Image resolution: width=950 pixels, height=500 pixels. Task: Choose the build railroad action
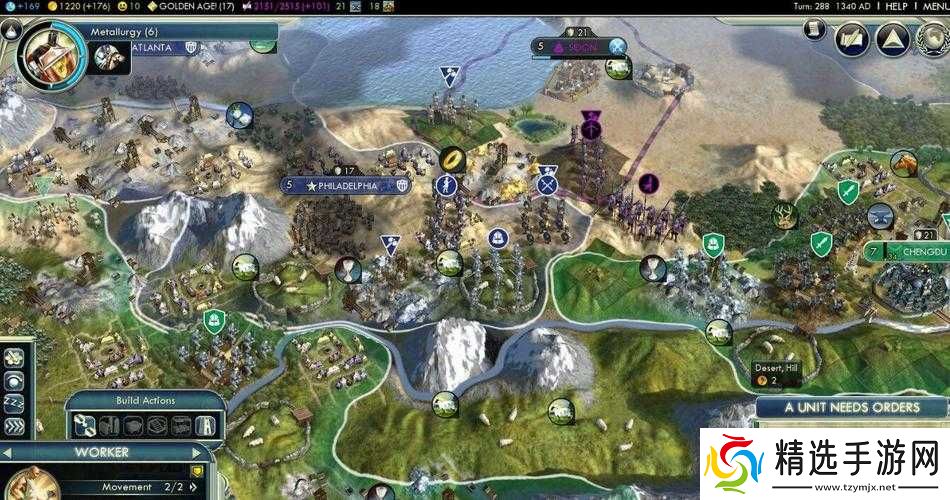pyautogui.click(x=109, y=426)
